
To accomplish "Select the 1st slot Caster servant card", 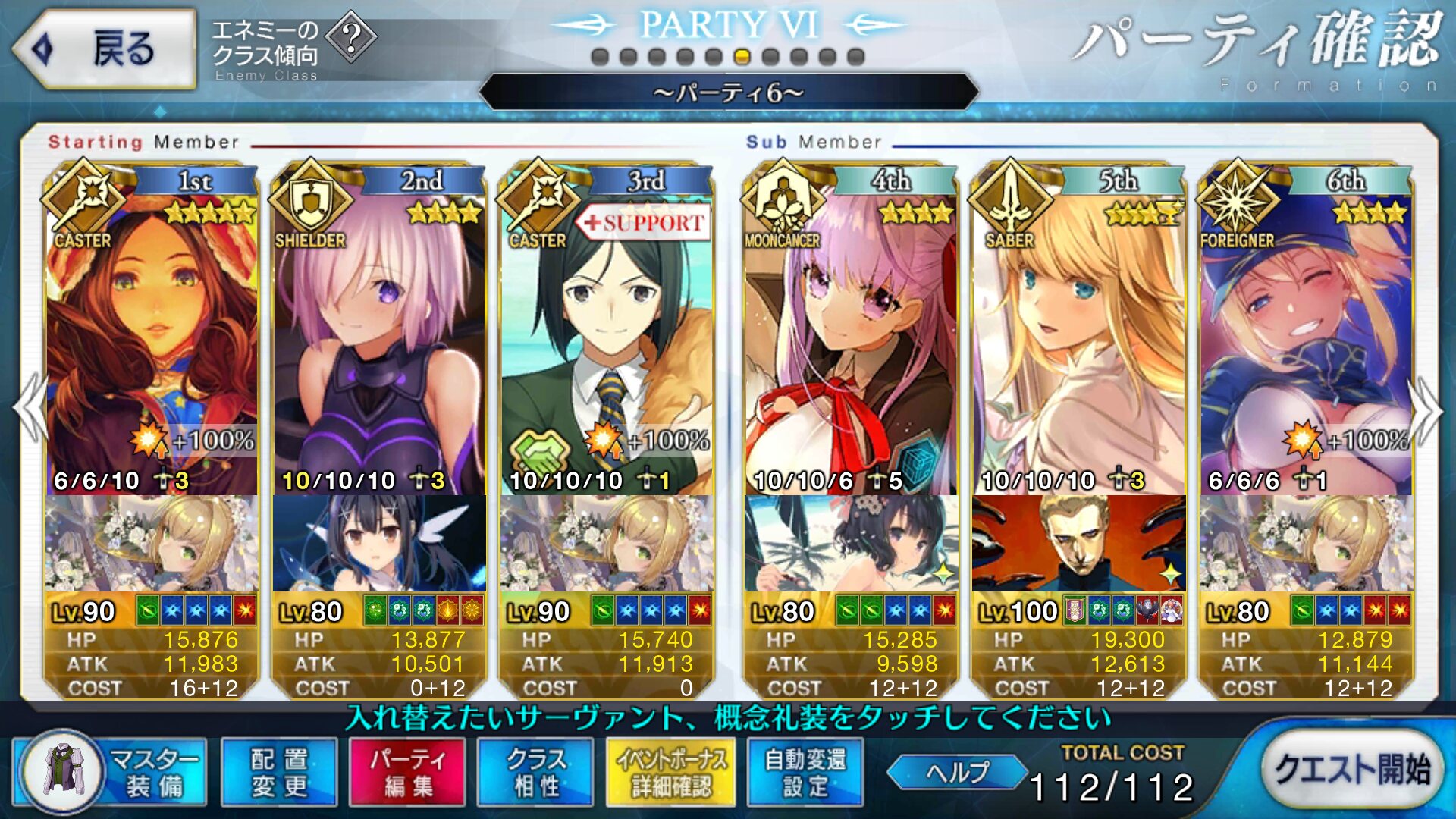I will [152, 334].
